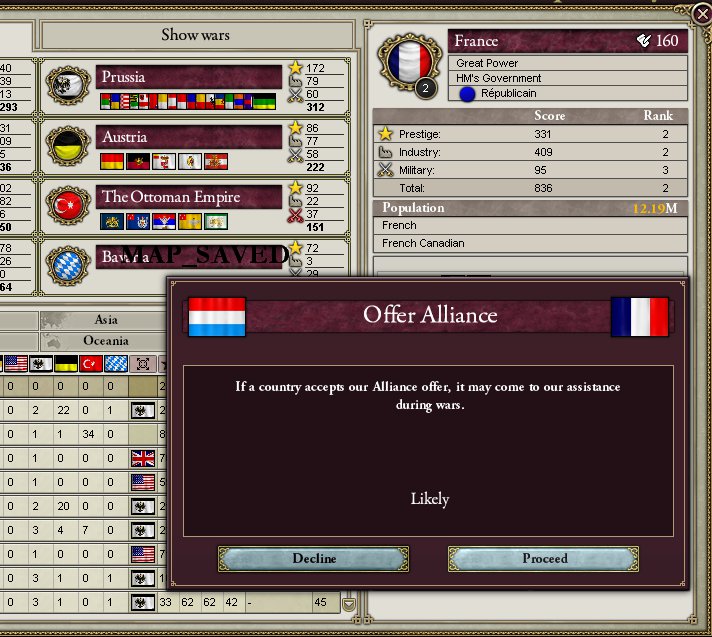Click the Bavaria flag column header

(x=118, y=363)
